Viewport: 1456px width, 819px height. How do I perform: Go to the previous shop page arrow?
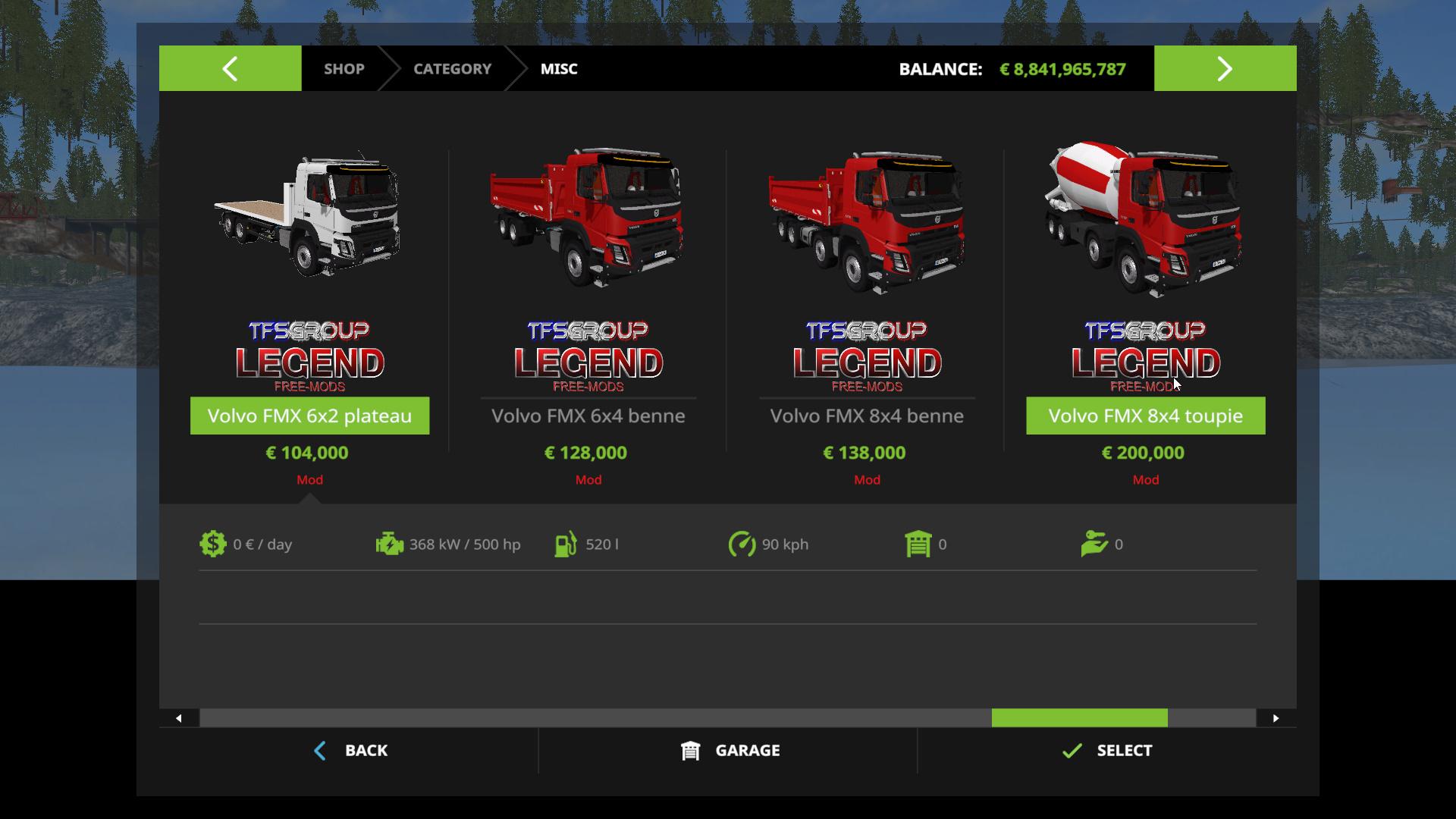click(x=230, y=69)
